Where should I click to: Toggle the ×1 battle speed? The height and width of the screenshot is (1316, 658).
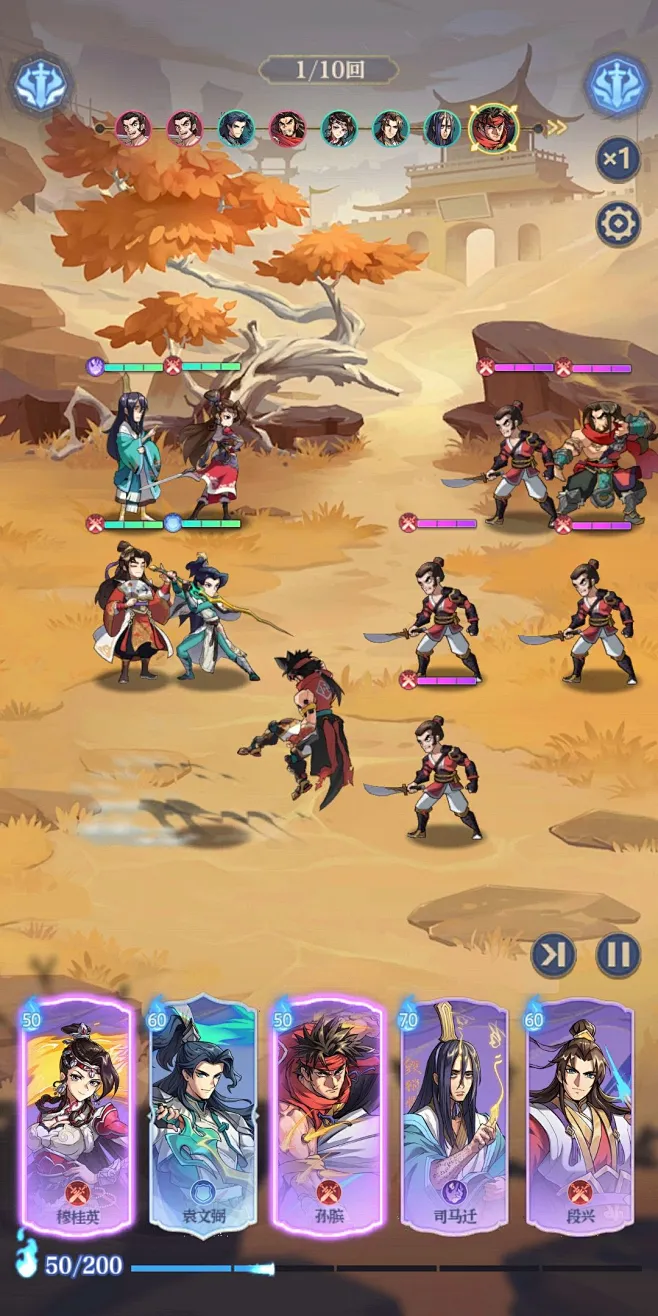[618, 158]
